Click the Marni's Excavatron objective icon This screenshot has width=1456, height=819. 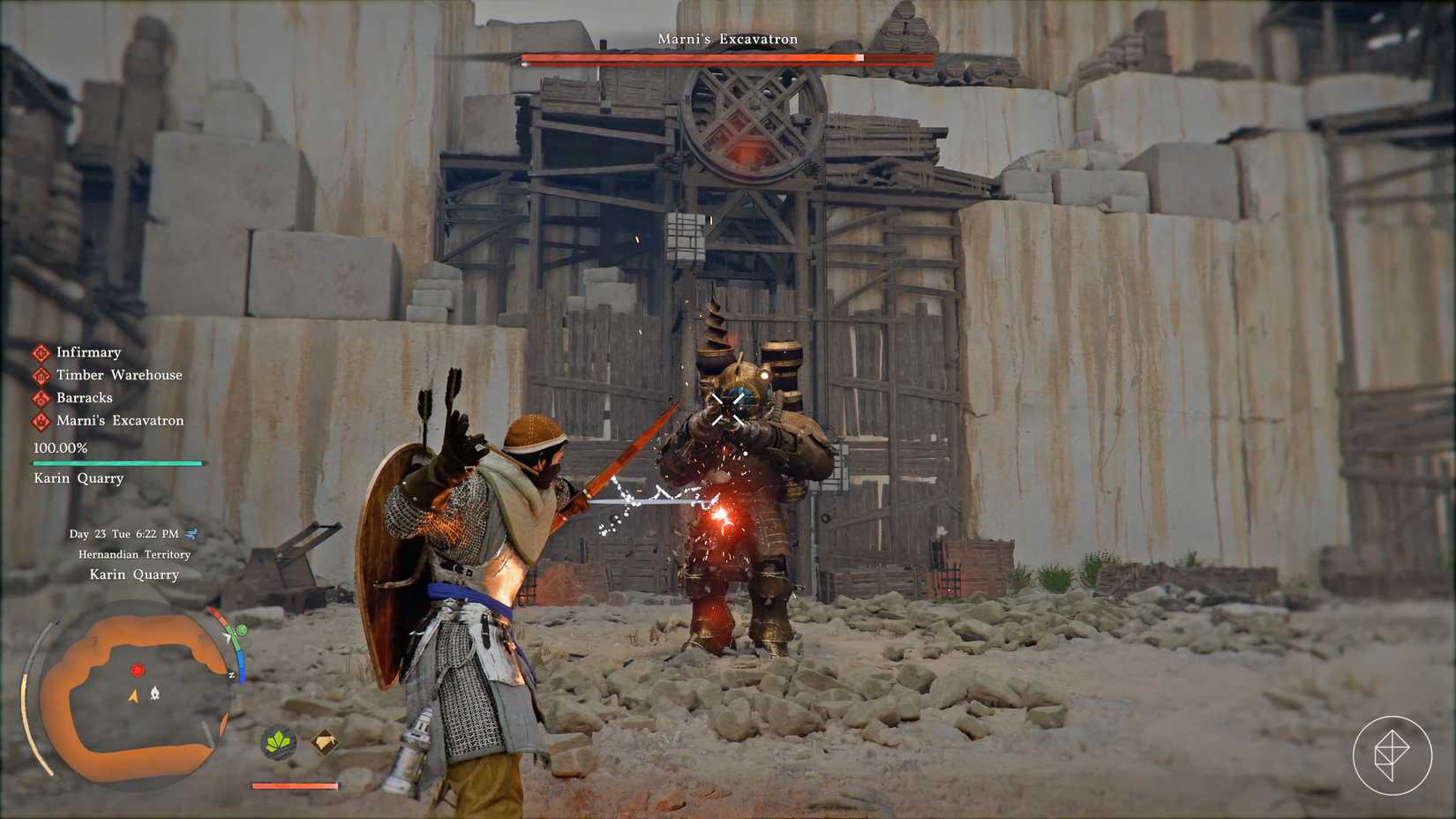(40, 422)
